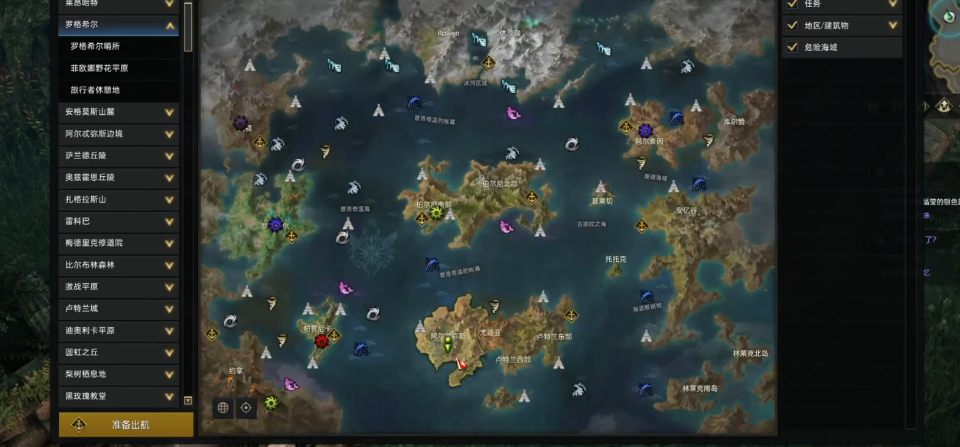
Task: Expand the 阿尔忒弥斯边境 entry
Action: pos(170,134)
